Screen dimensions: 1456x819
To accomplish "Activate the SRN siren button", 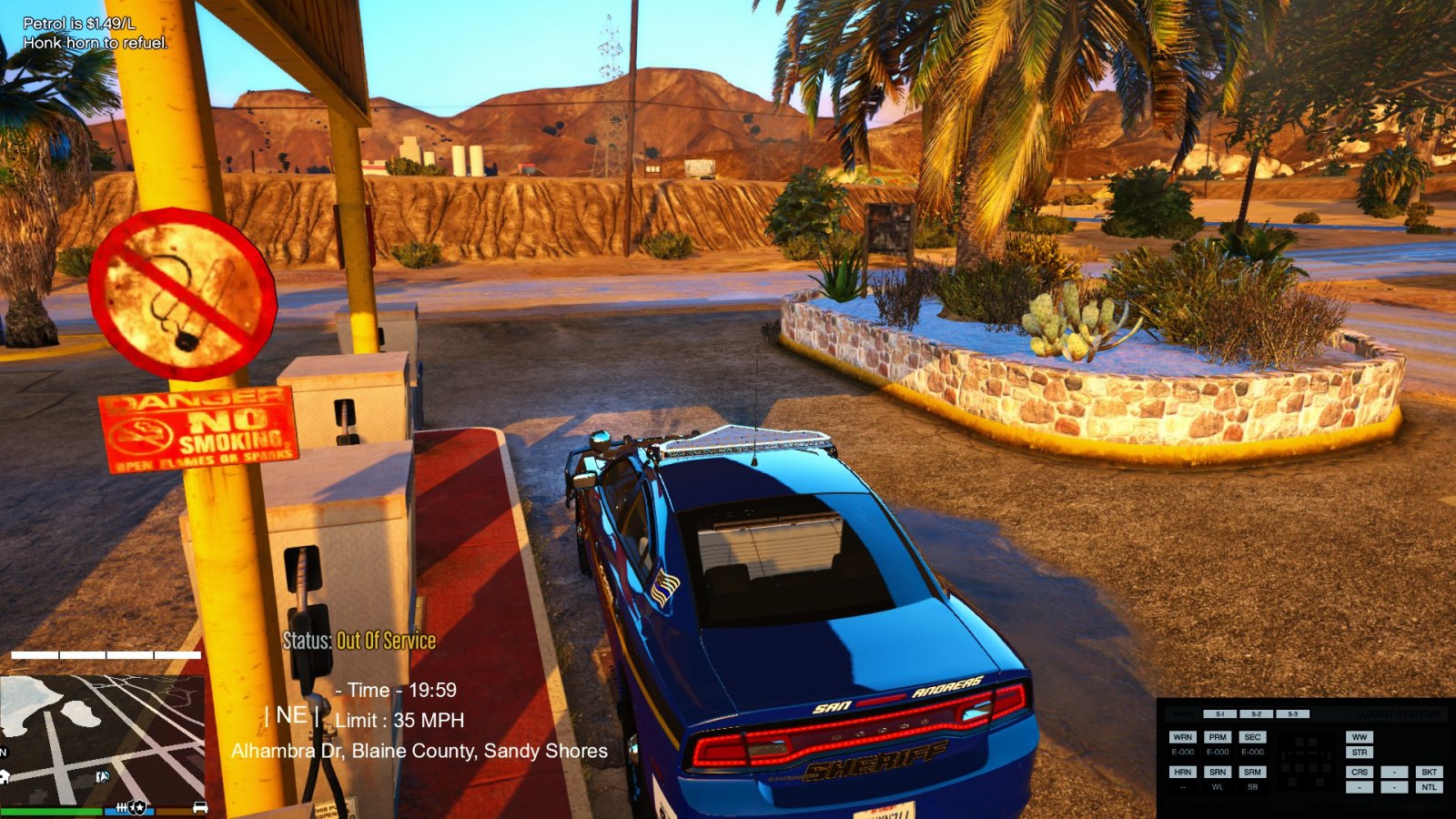I will click(1218, 772).
